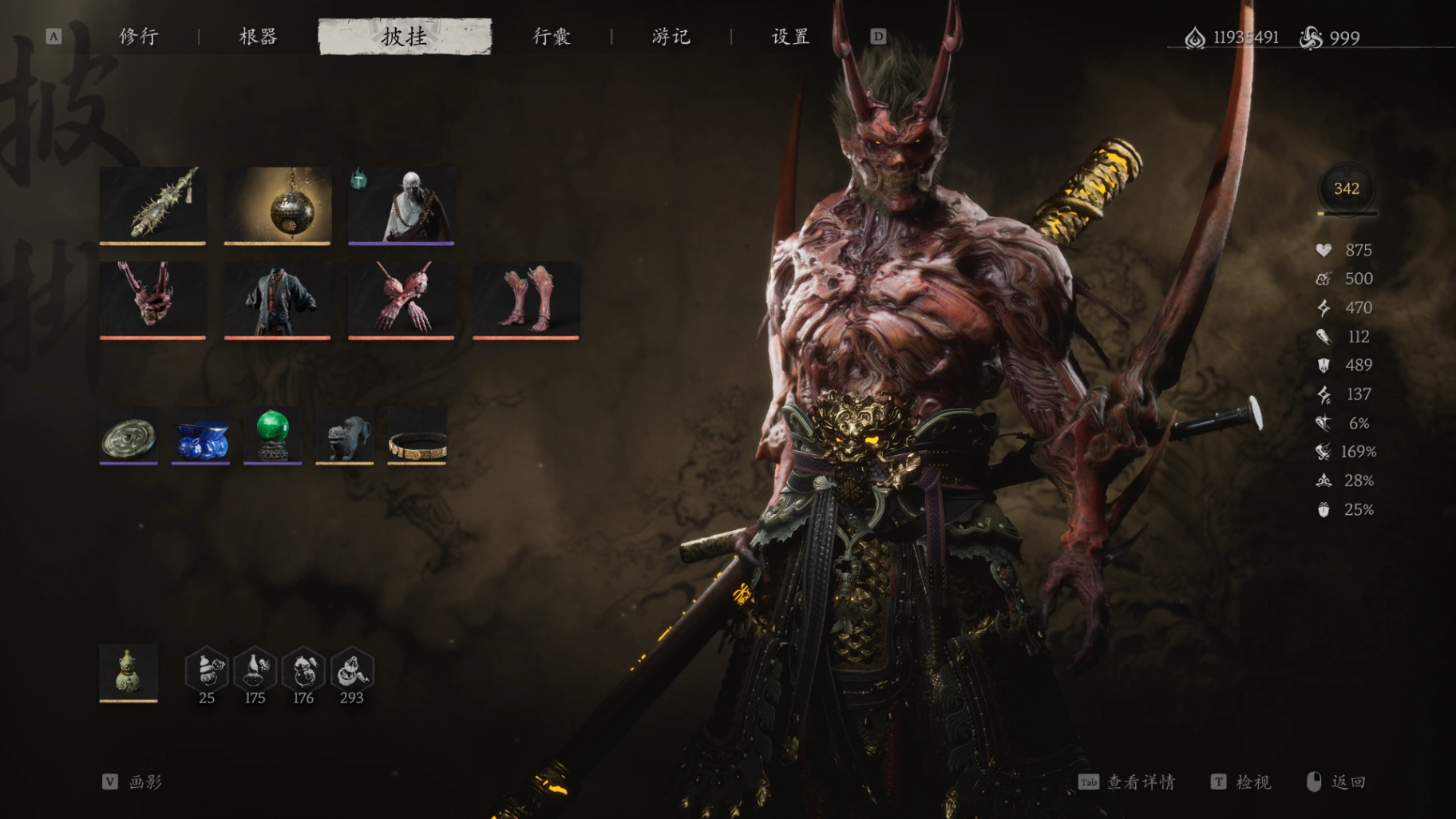Screen dimensions: 1456x819
Task: Switch to the 修行 tab
Action: click(139, 37)
